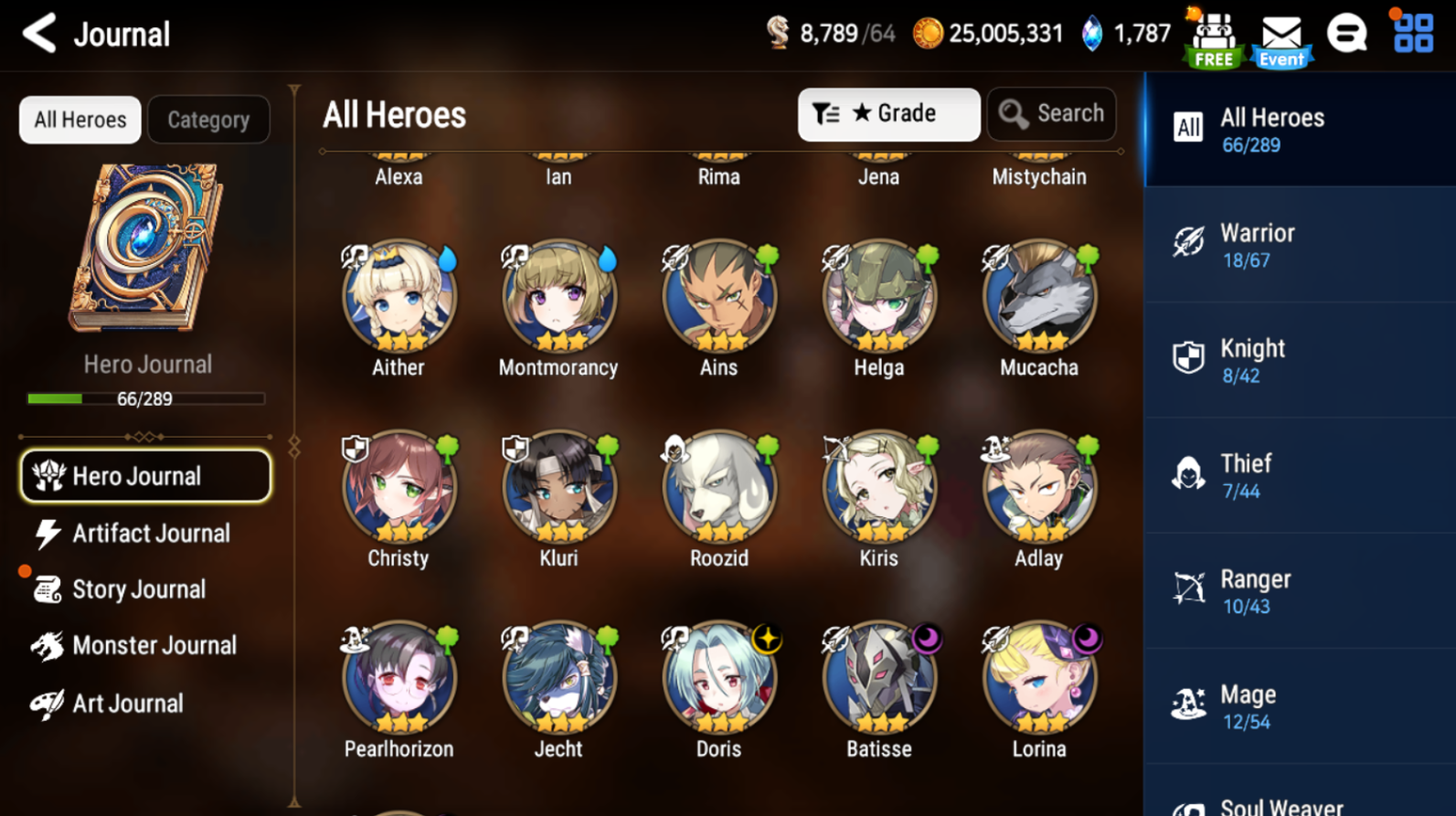Filter heroes by Mage class
This screenshot has width=1456, height=816.
(1298, 706)
